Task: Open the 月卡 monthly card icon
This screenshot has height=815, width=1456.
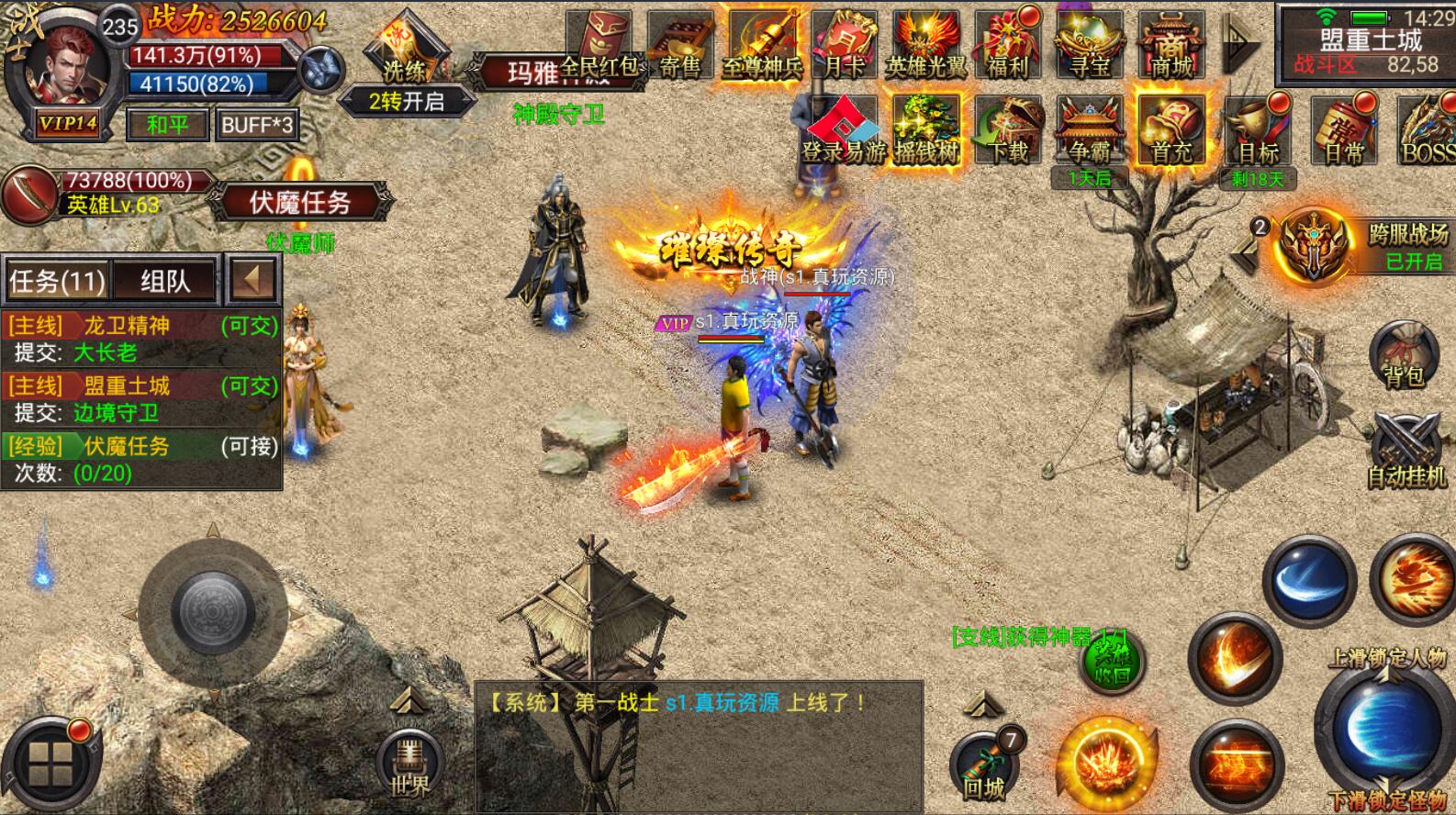Action: coord(844,46)
